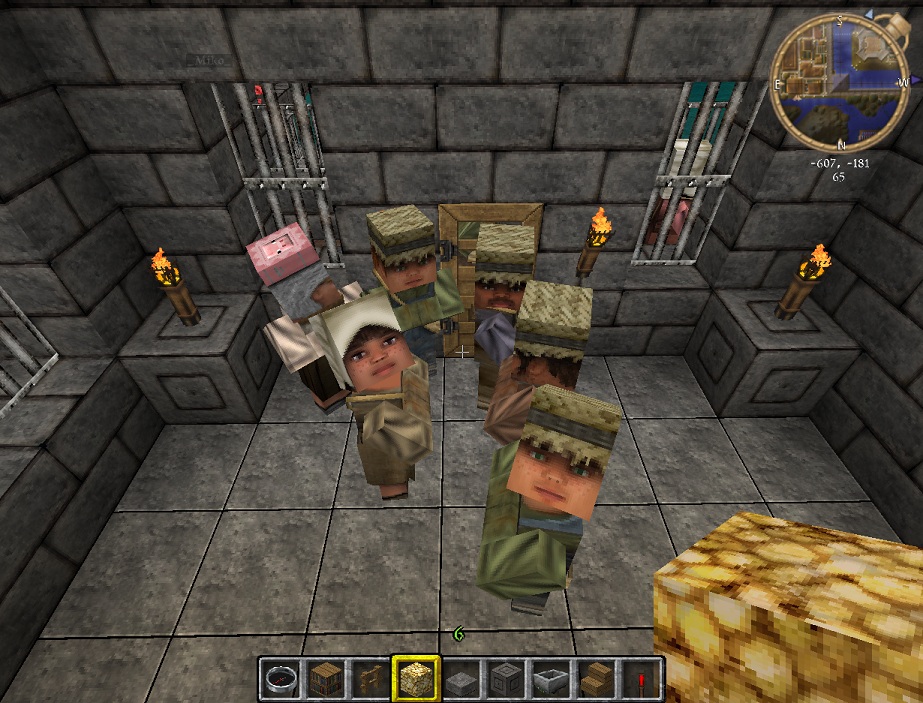Select the bookshelf block slot

pyautogui.click(x=325, y=679)
